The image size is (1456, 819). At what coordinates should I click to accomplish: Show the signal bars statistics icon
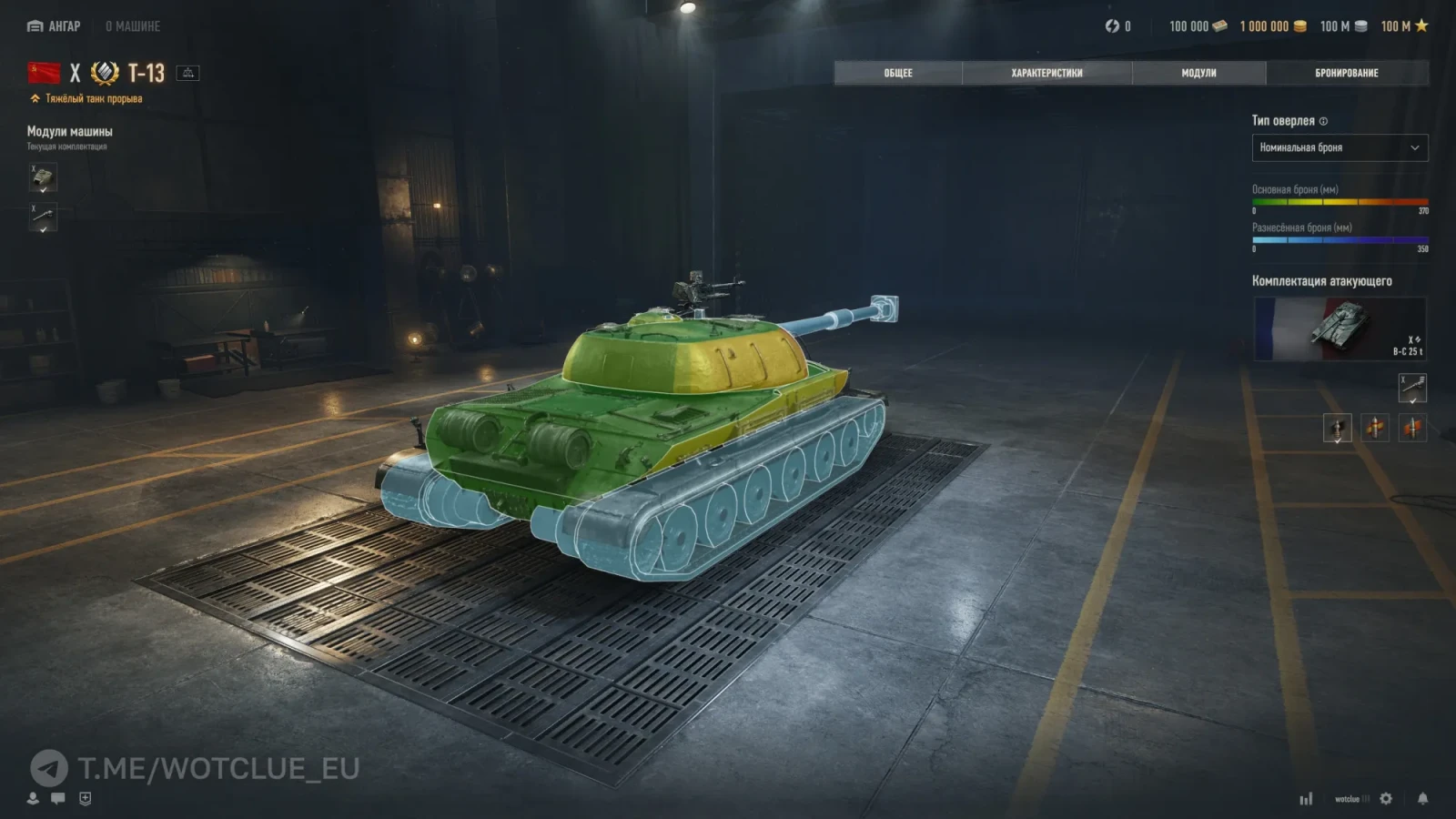coord(1306,799)
